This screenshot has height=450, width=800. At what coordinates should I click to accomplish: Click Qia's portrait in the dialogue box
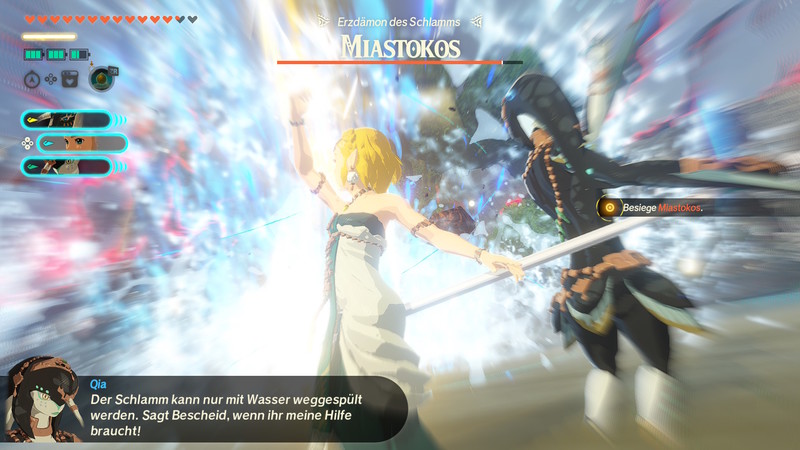42,402
